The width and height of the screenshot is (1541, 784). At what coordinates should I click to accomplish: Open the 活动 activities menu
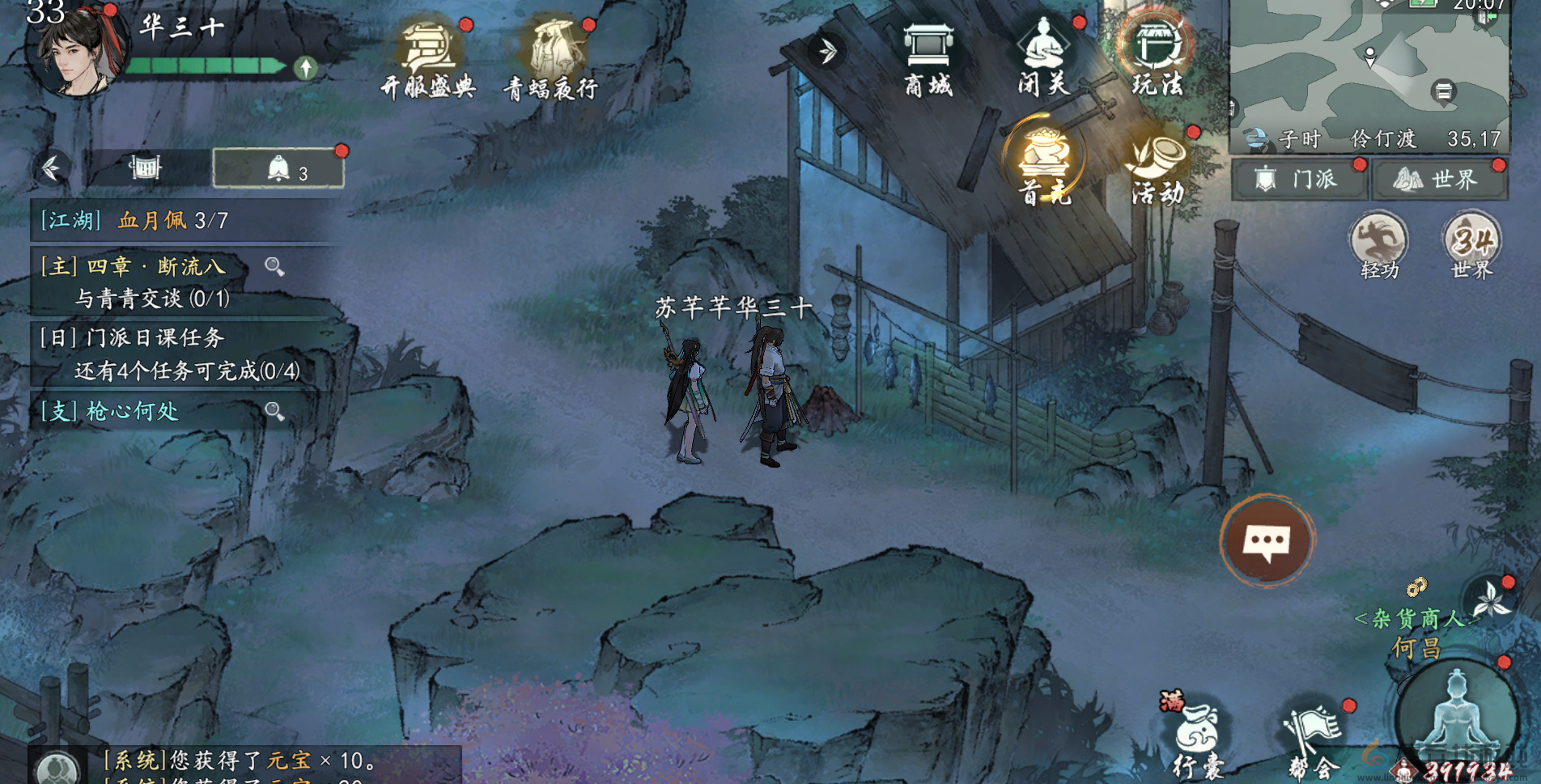[x=1158, y=166]
